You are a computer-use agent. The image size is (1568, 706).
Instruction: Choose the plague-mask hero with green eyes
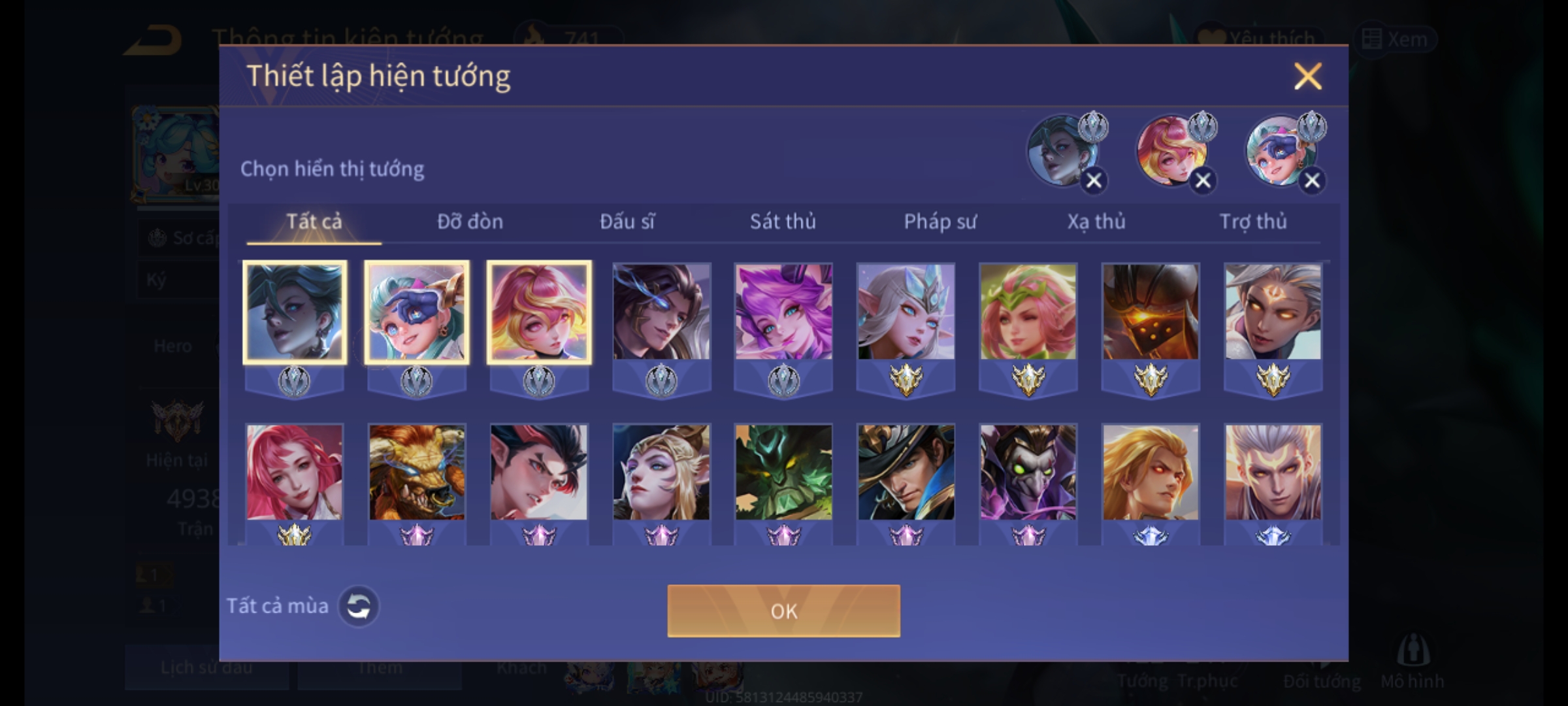[x=1028, y=472]
